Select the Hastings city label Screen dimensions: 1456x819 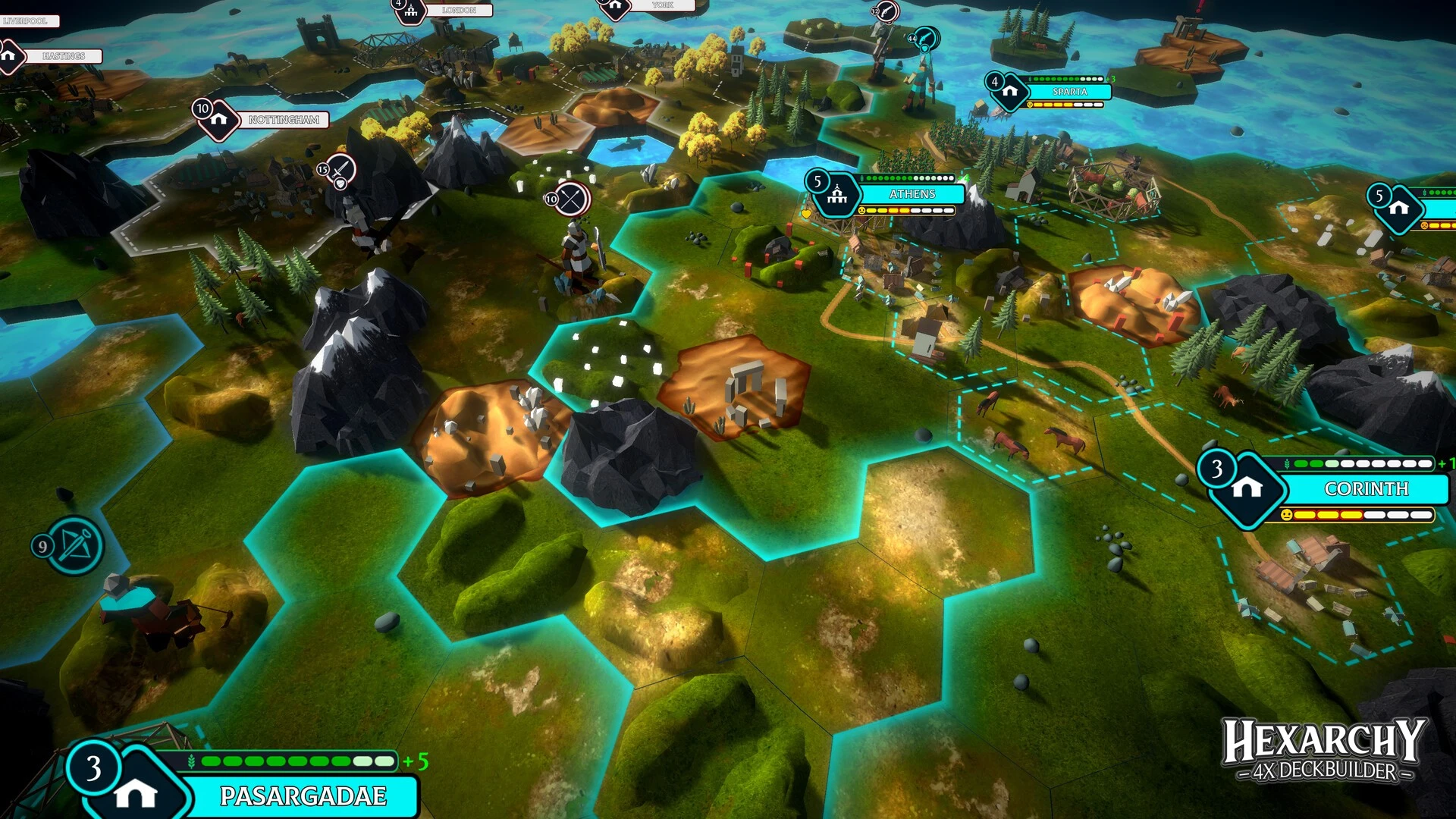point(64,56)
